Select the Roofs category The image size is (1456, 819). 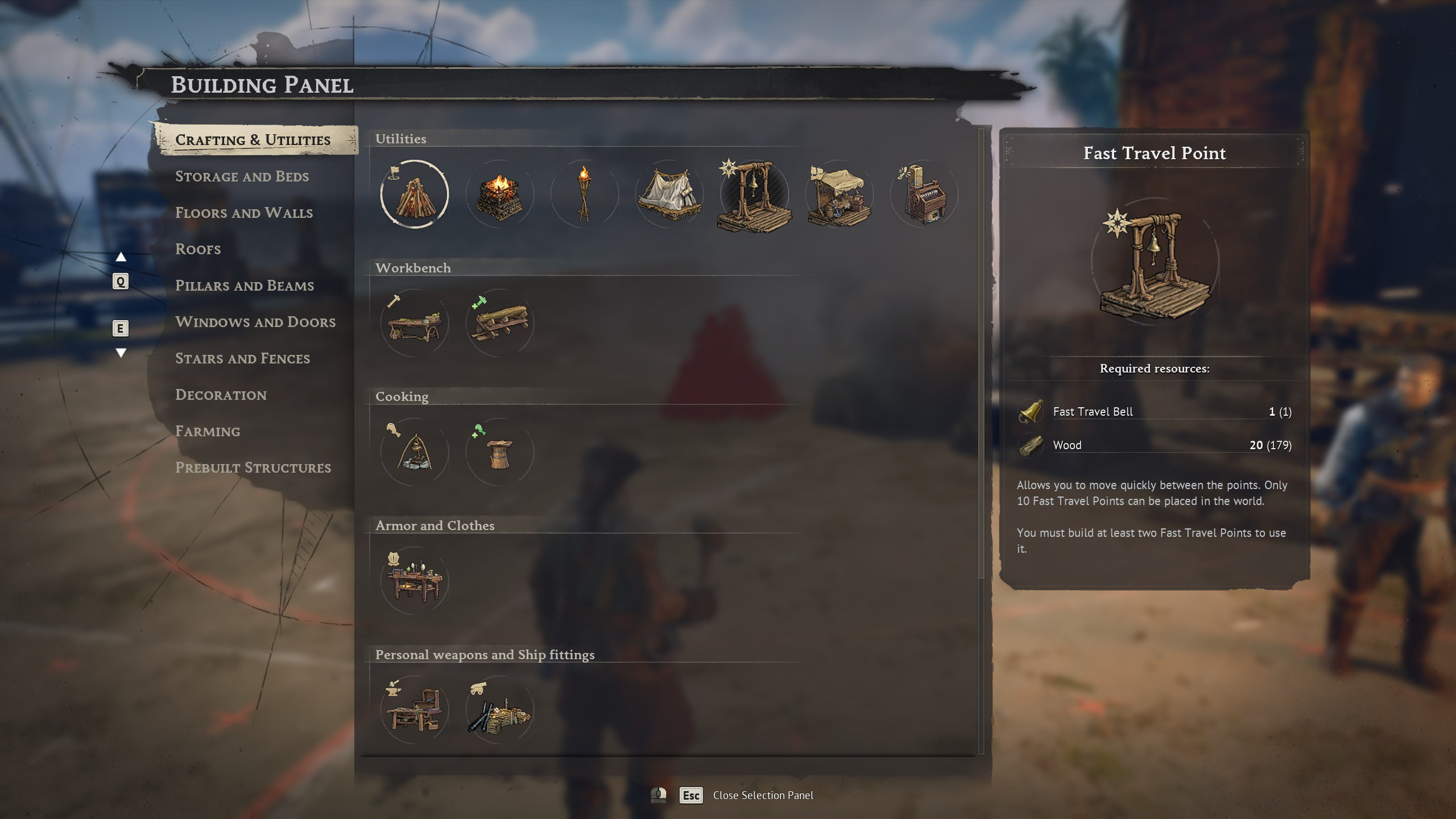click(198, 249)
